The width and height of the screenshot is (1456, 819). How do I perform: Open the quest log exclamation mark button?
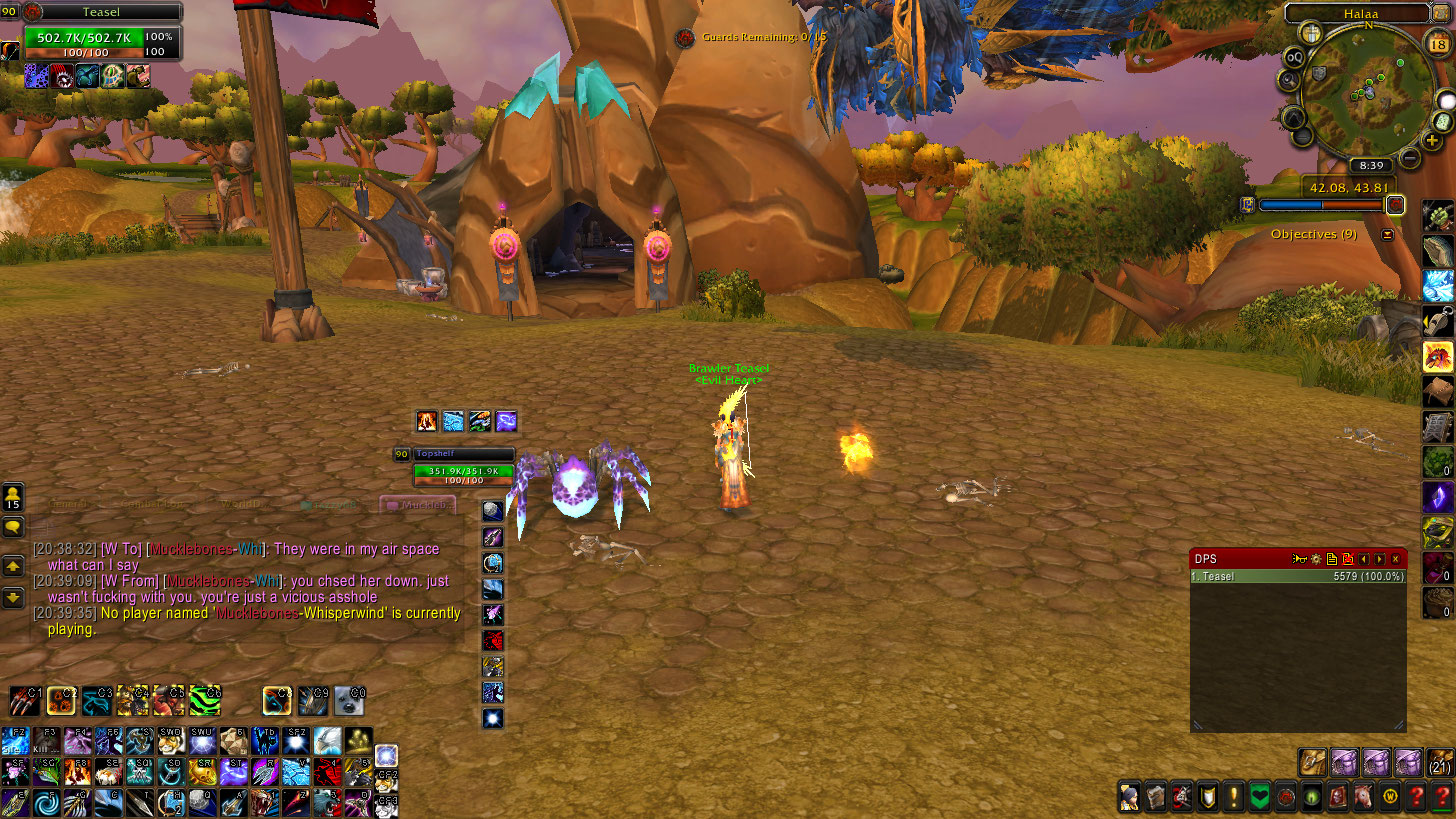point(1235,797)
